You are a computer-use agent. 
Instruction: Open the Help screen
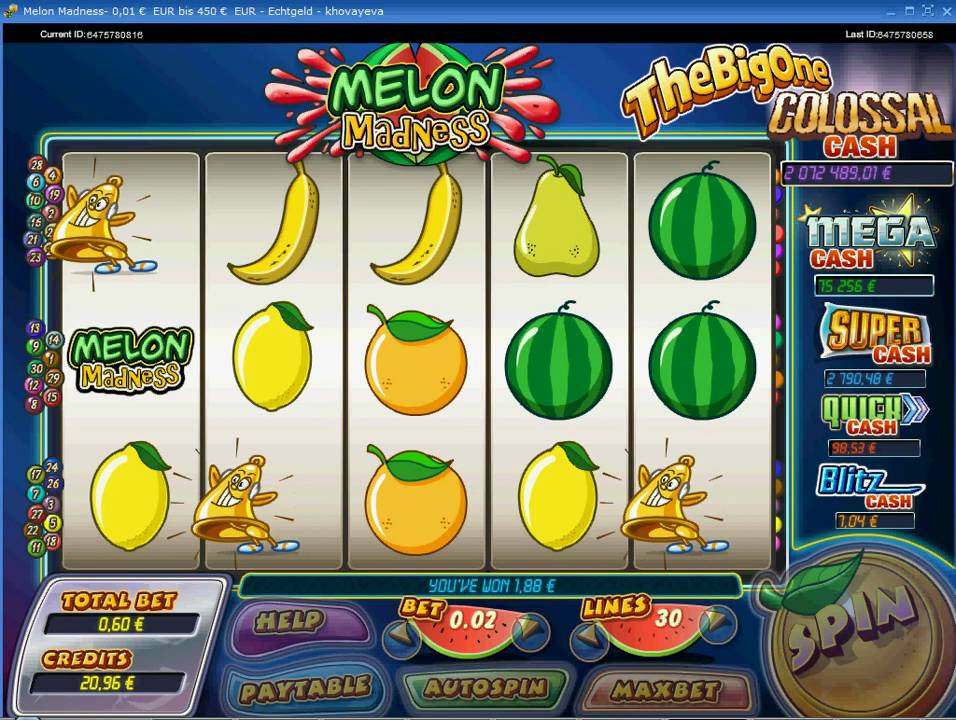tap(290, 623)
